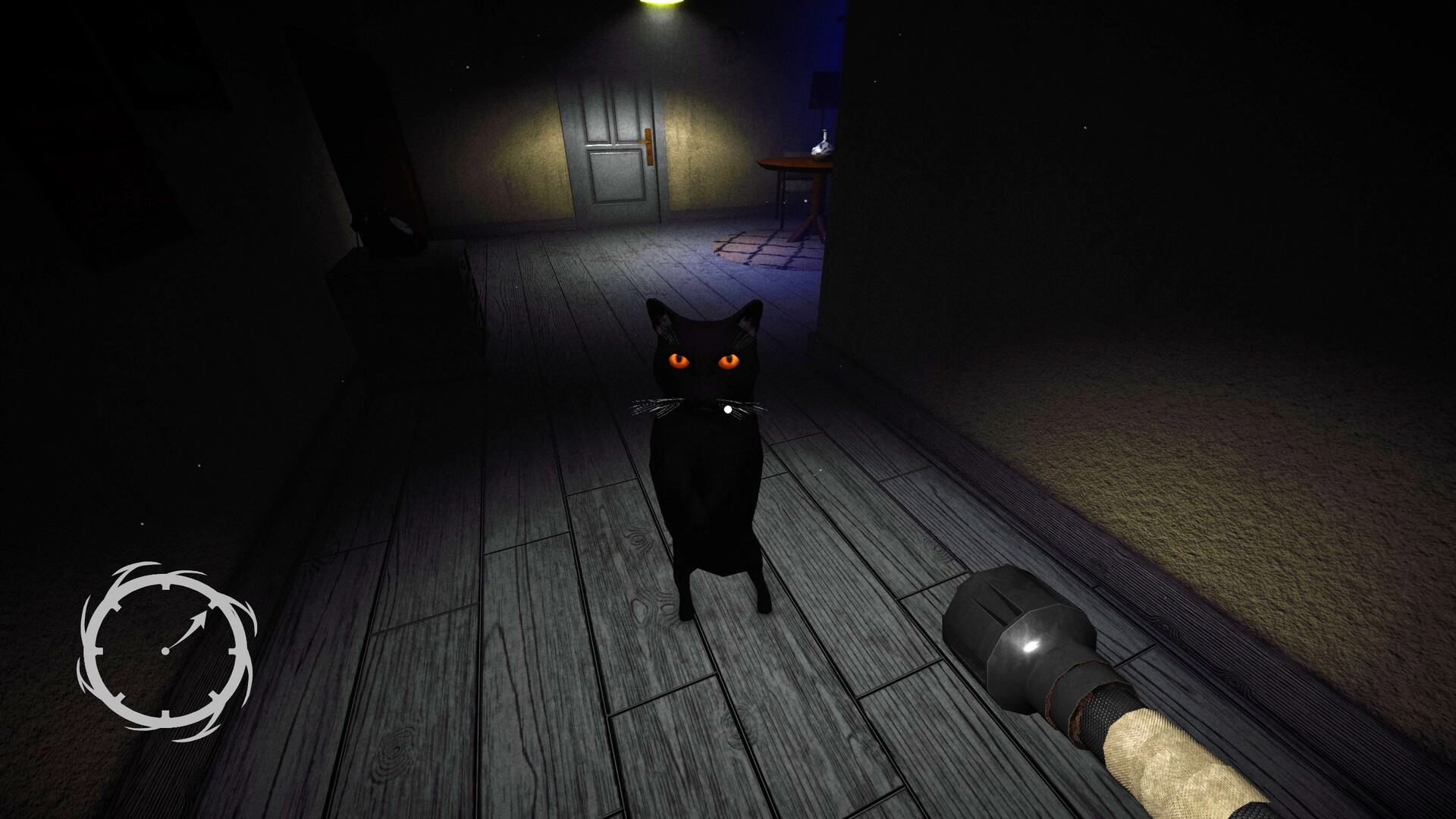Click the golden door handle
1456x819 pixels.
[x=650, y=143]
